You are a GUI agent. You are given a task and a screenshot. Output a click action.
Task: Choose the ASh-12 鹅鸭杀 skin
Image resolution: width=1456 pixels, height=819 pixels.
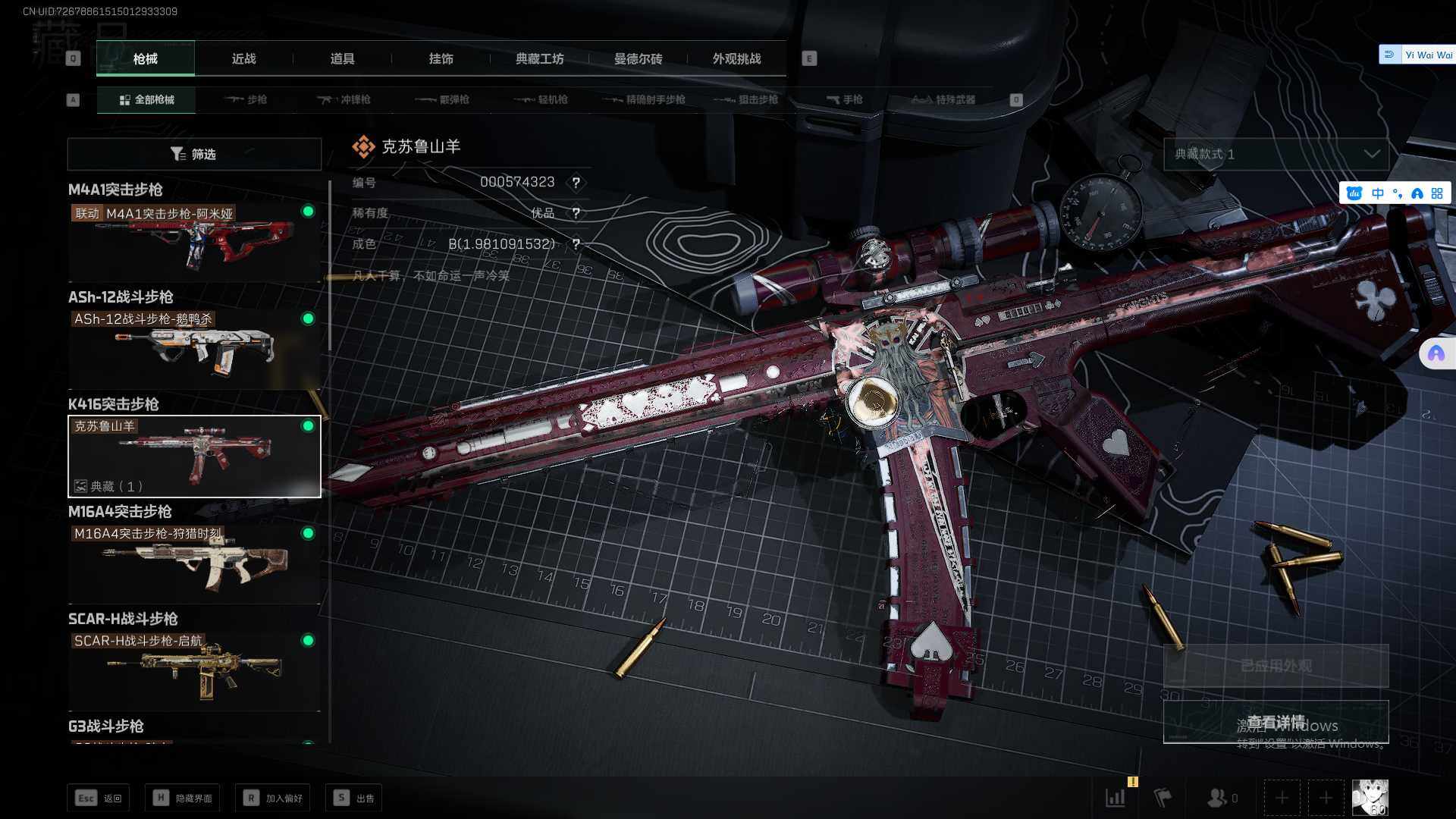point(194,349)
